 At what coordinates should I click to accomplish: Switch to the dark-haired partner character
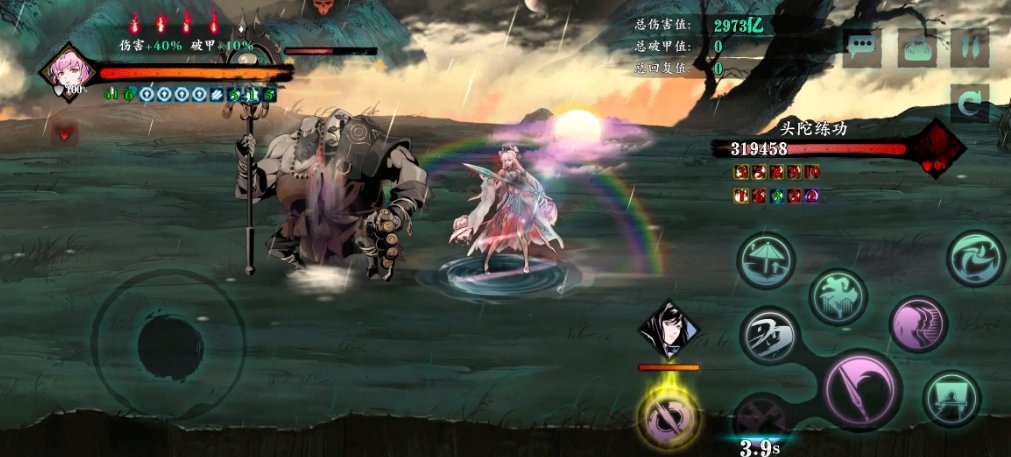668,328
